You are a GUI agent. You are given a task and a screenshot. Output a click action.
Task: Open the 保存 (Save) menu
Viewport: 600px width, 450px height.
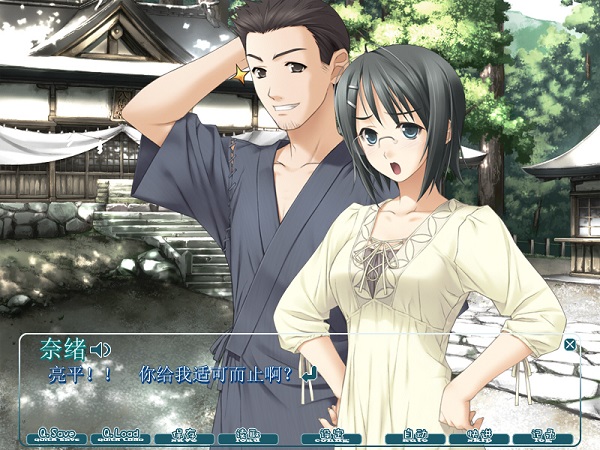point(184,436)
